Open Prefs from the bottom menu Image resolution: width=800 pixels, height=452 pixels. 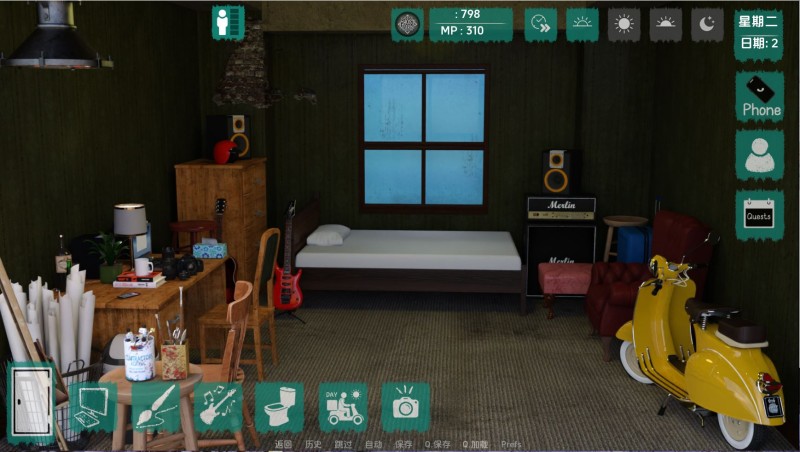pyautogui.click(x=511, y=444)
